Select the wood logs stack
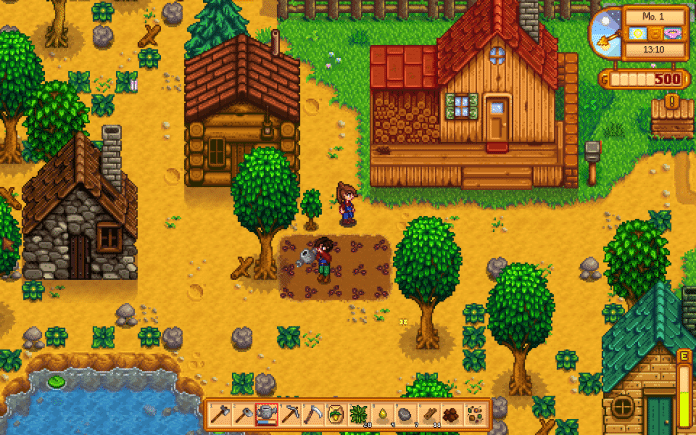Image resolution: width=696 pixels, height=435 pixels. [x=427, y=413]
